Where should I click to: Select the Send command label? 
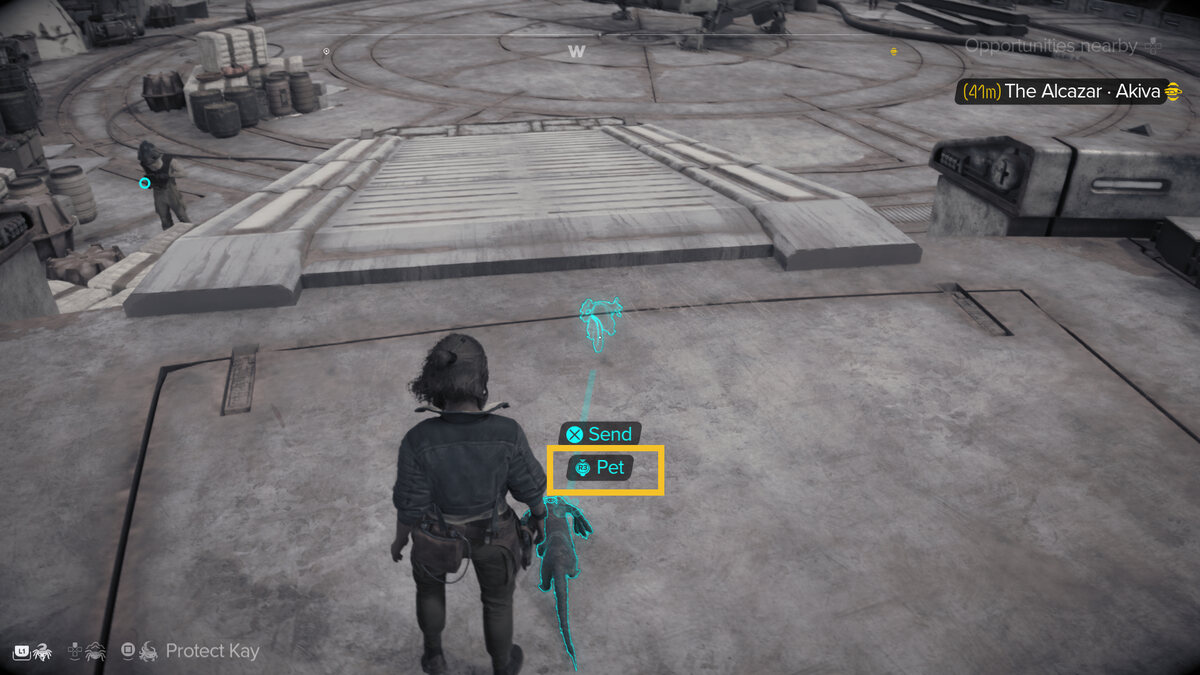[x=598, y=434]
